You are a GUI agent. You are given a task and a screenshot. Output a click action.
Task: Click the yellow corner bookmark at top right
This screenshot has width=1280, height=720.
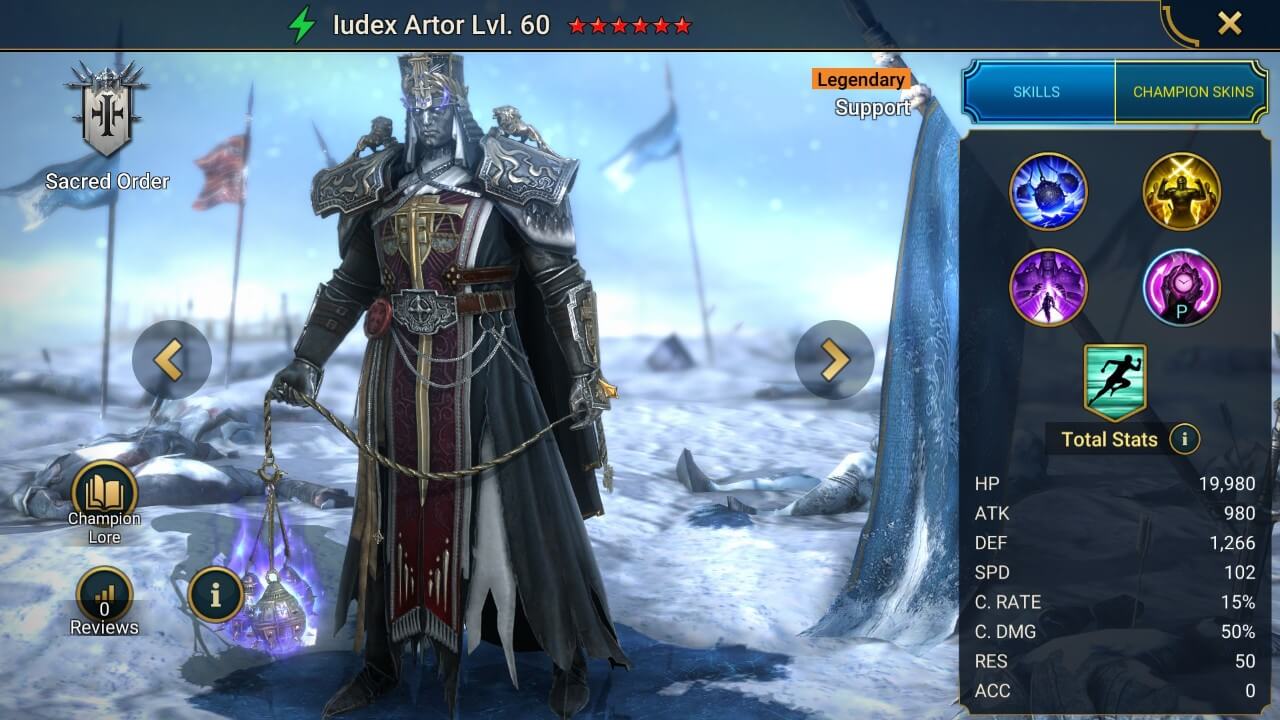[x=1180, y=25]
